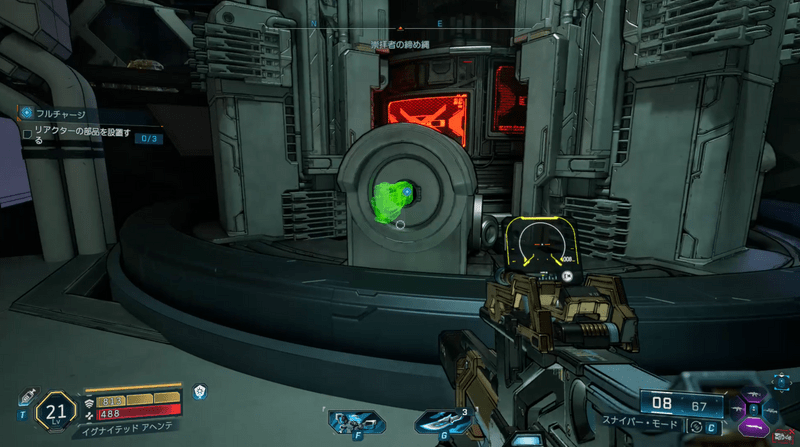
Task: Click the リアクターの部品 objective checkbox
Action: [27, 133]
